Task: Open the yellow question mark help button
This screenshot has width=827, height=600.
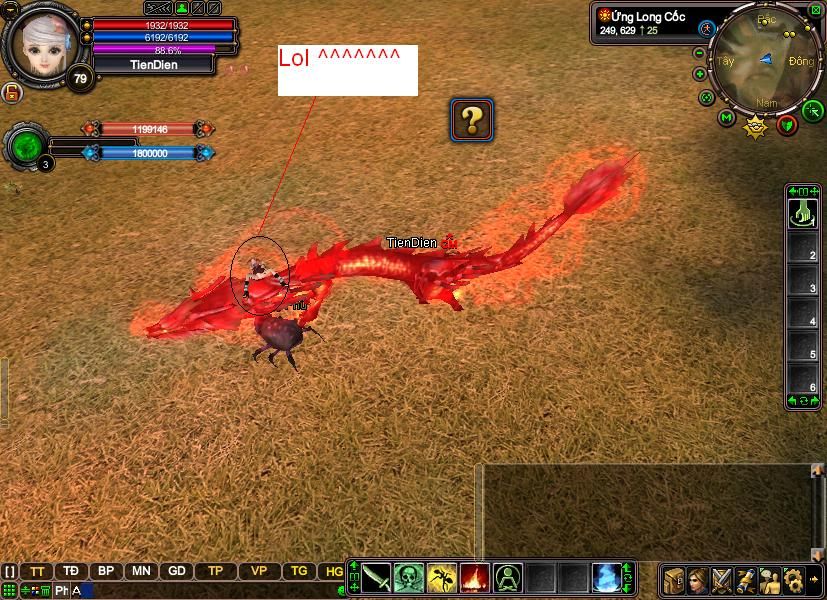Action: point(472,119)
